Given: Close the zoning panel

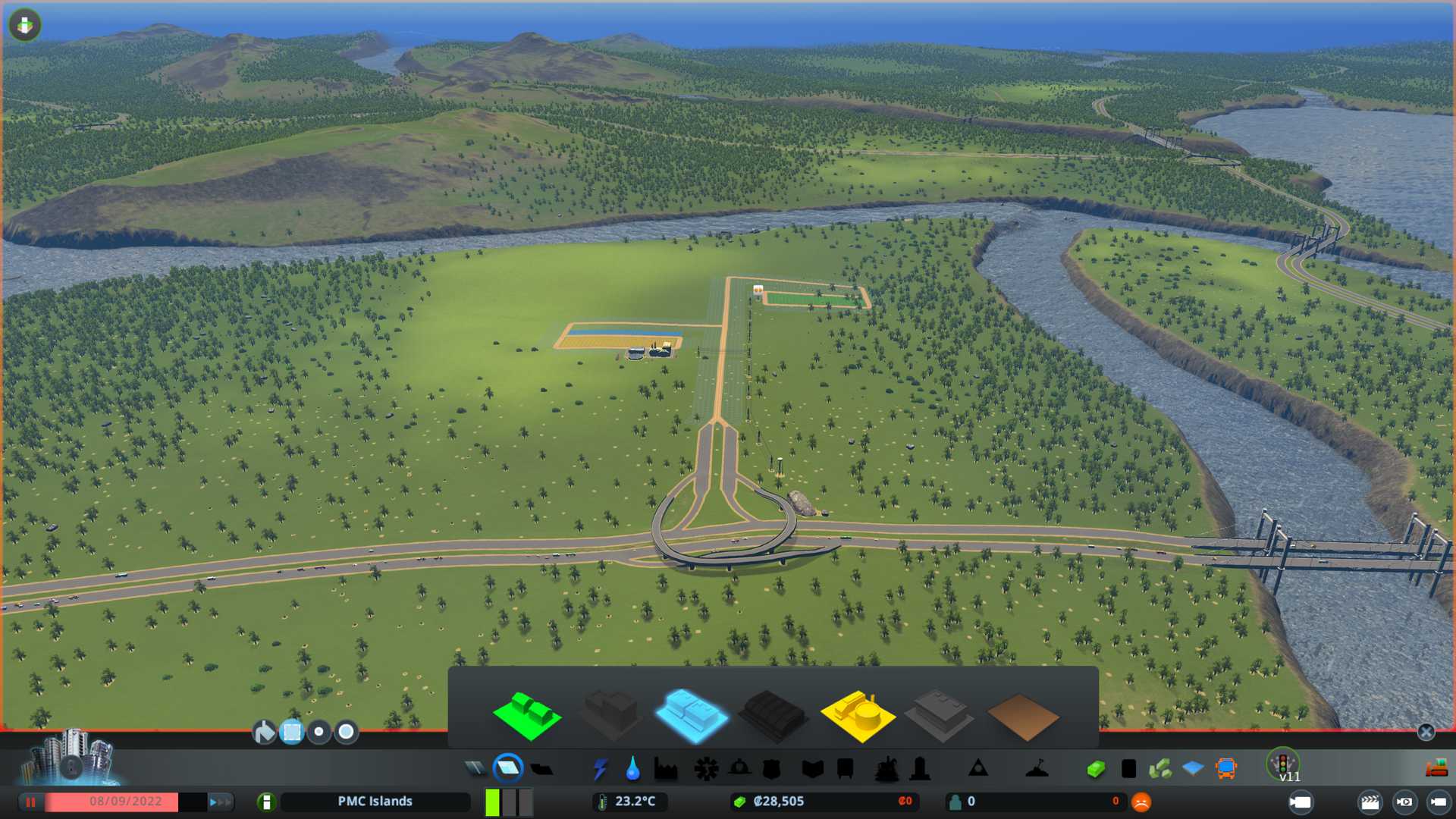Looking at the screenshot, I should (x=1426, y=732).
